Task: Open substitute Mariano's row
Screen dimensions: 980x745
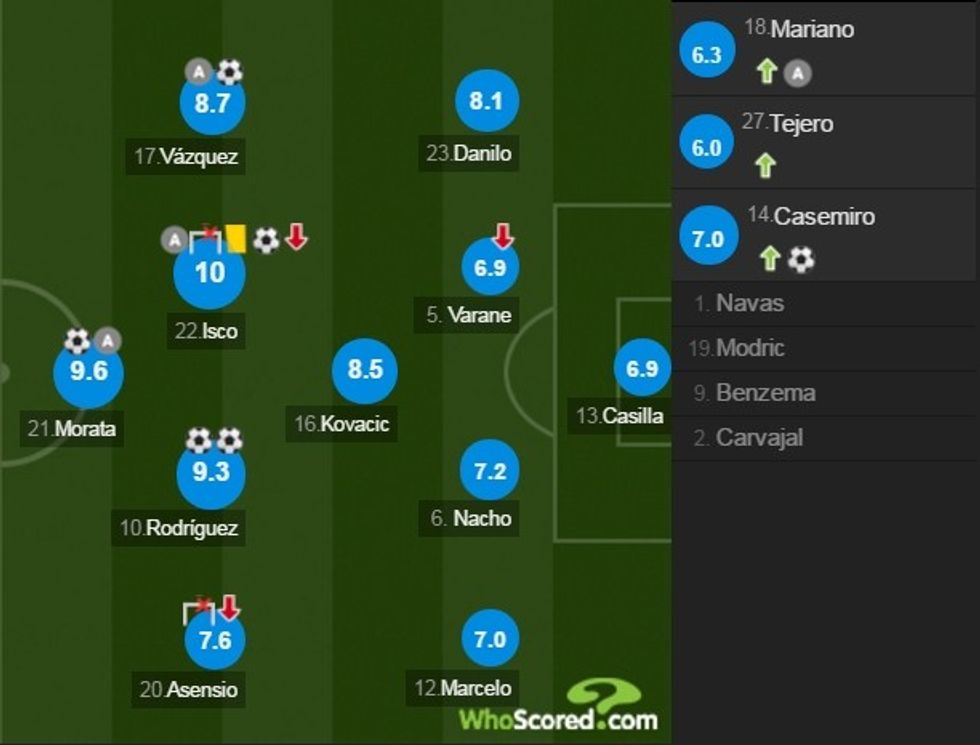Action: click(x=825, y=48)
